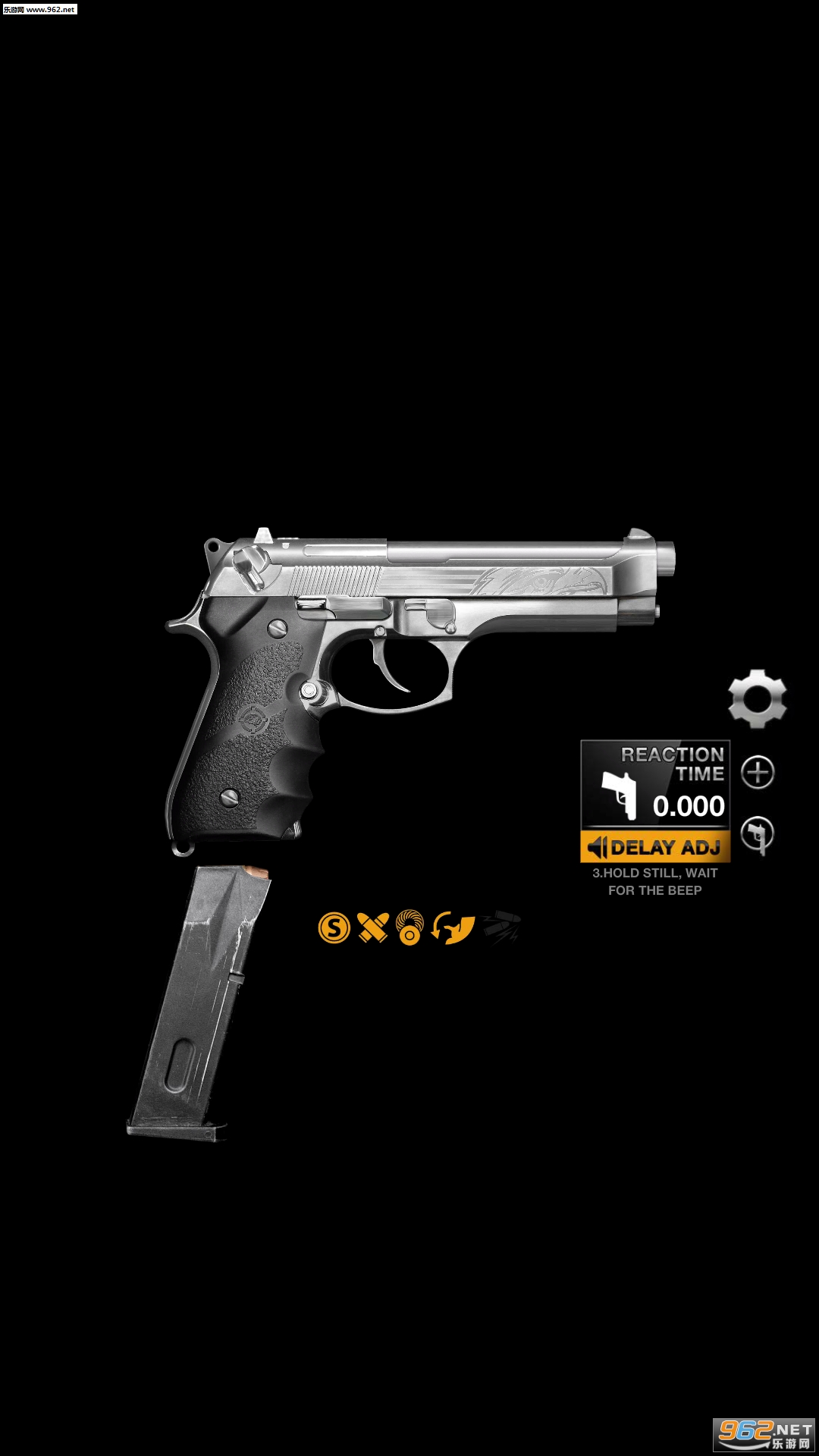
Task: Tap the curved-arrow flip icon
Action: (453, 927)
